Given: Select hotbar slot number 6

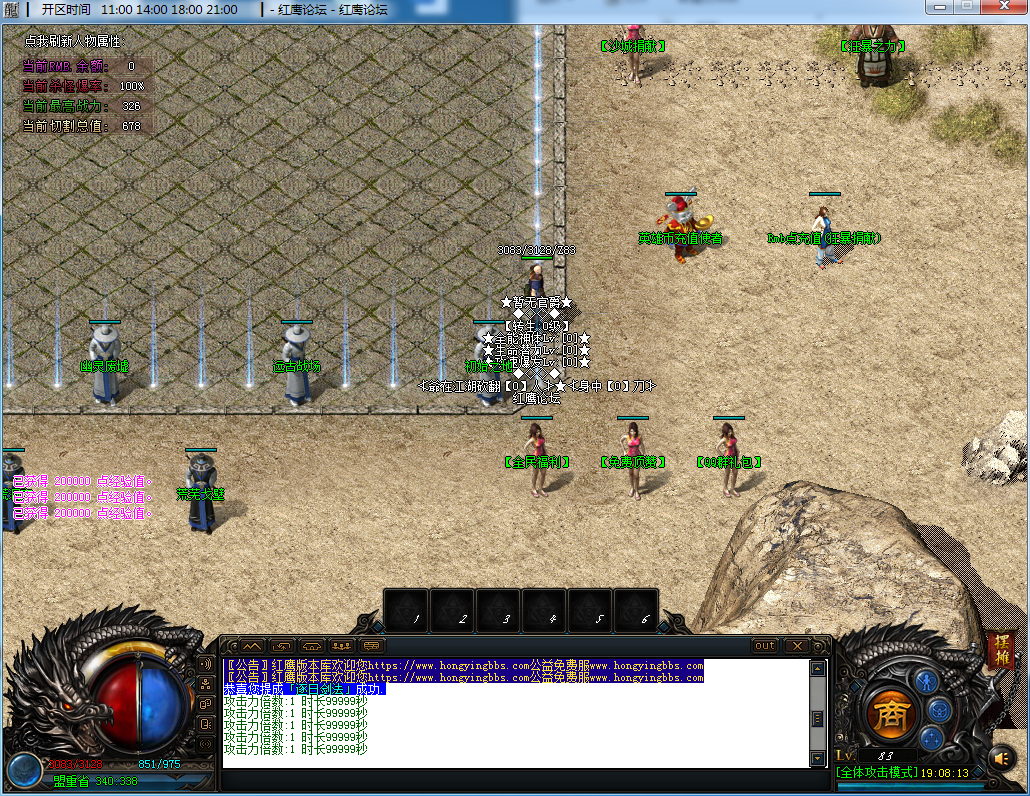Looking at the screenshot, I should (x=637, y=611).
